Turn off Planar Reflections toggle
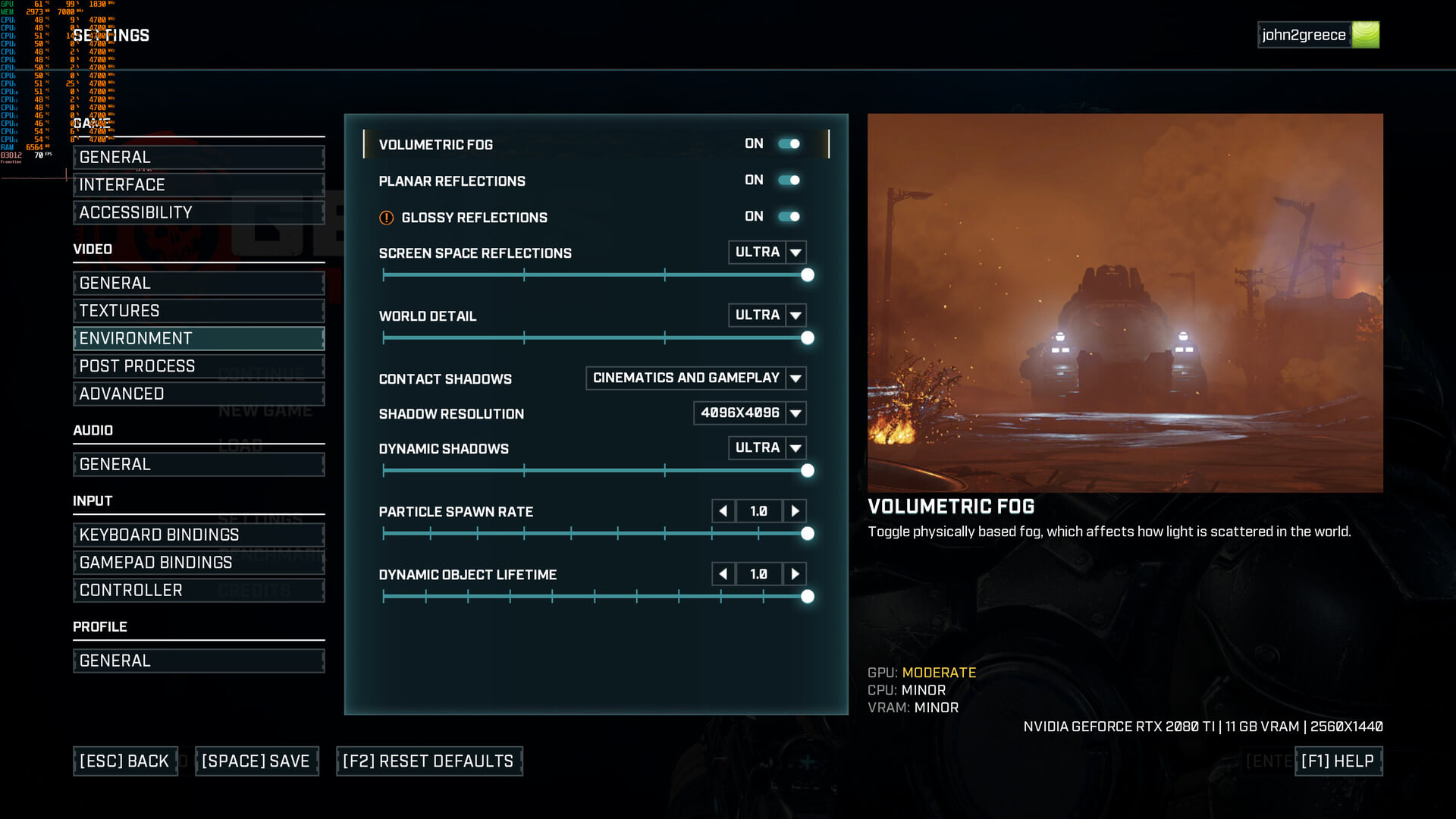The height and width of the screenshot is (819, 1456). [x=789, y=180]
